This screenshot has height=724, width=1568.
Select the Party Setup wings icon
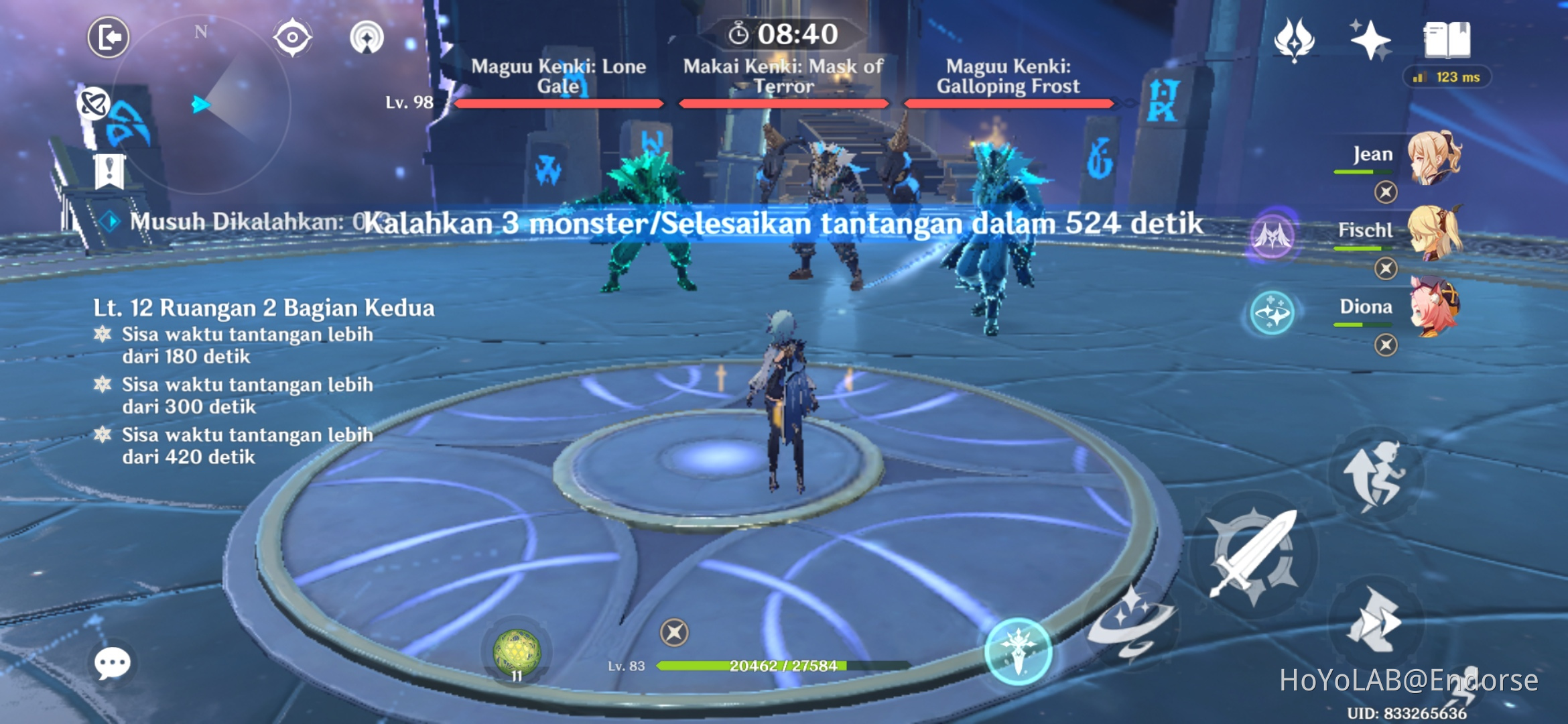click(1293, 40)
